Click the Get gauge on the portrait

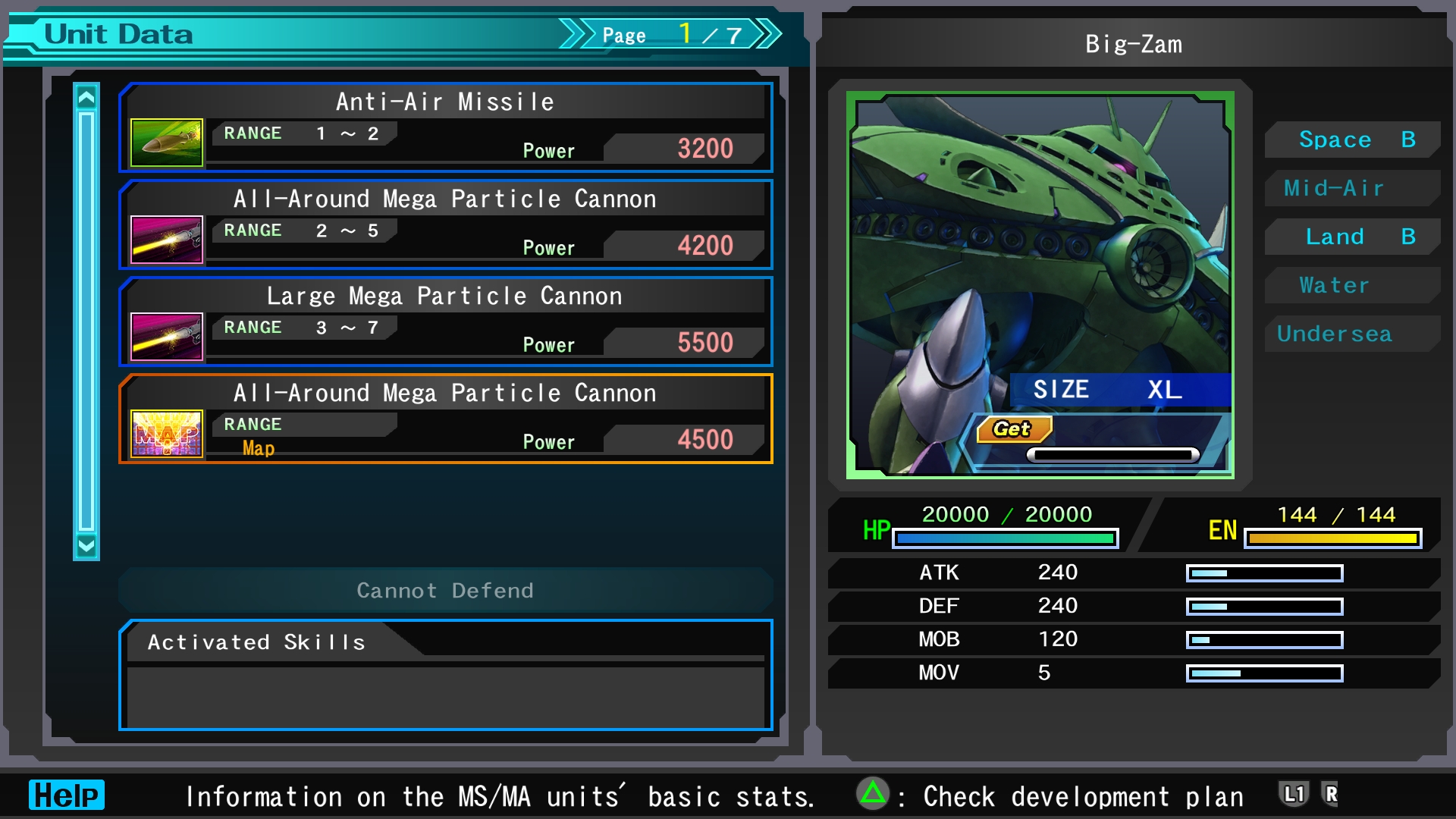(1112, 454)
